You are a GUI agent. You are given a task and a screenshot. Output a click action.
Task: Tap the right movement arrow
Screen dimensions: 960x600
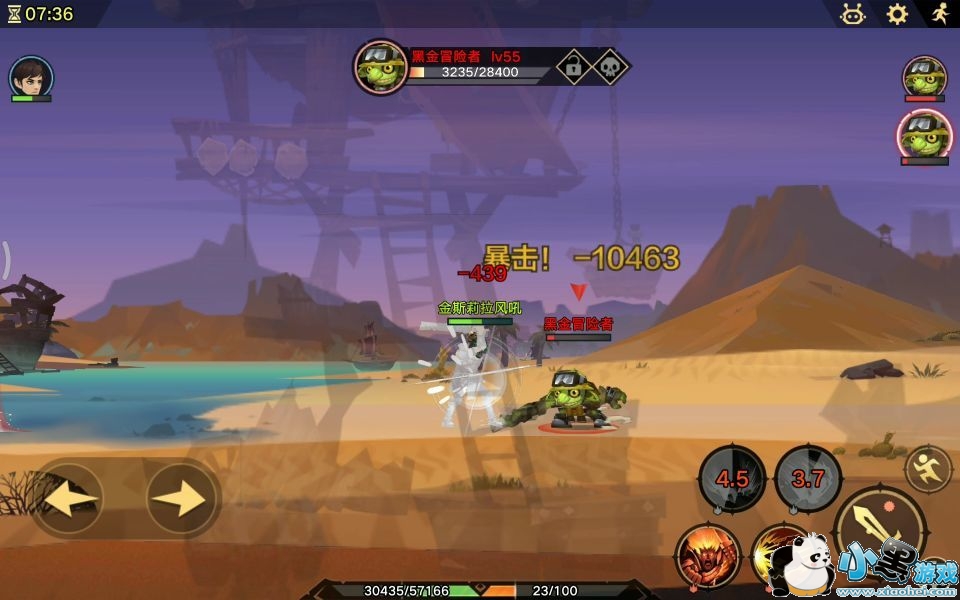point(182,497)
